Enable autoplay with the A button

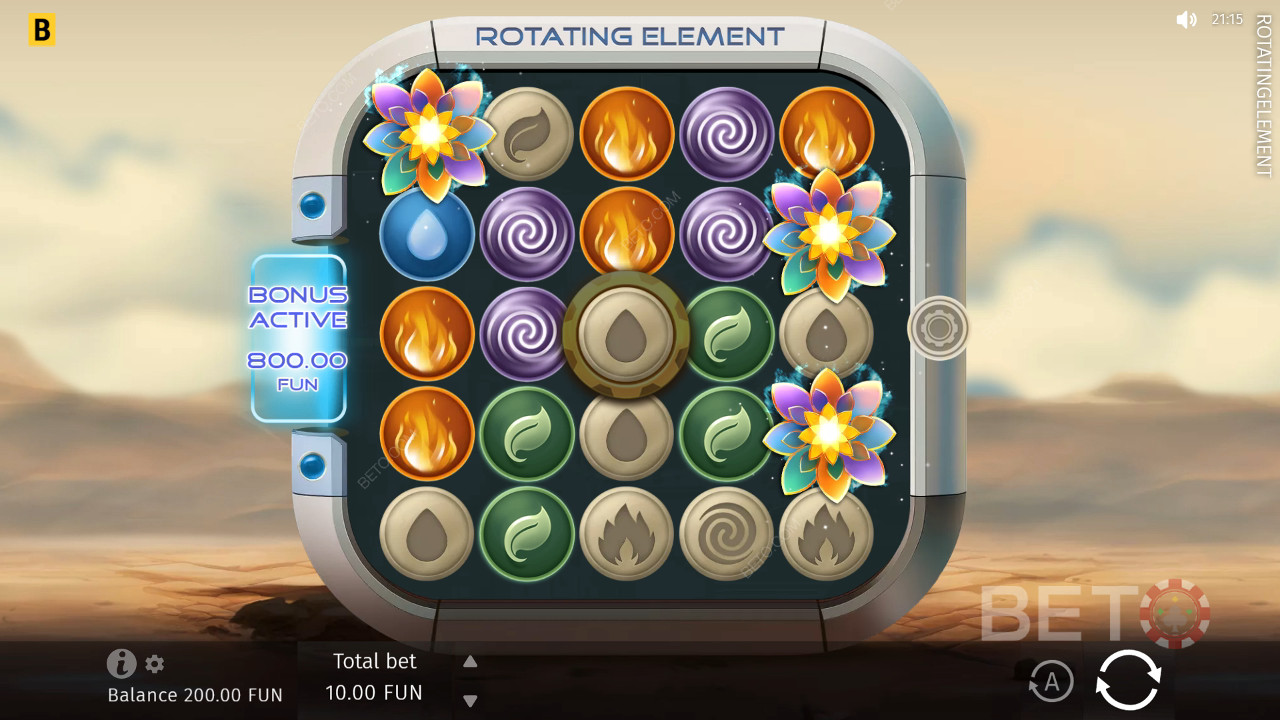[1050, 682]
